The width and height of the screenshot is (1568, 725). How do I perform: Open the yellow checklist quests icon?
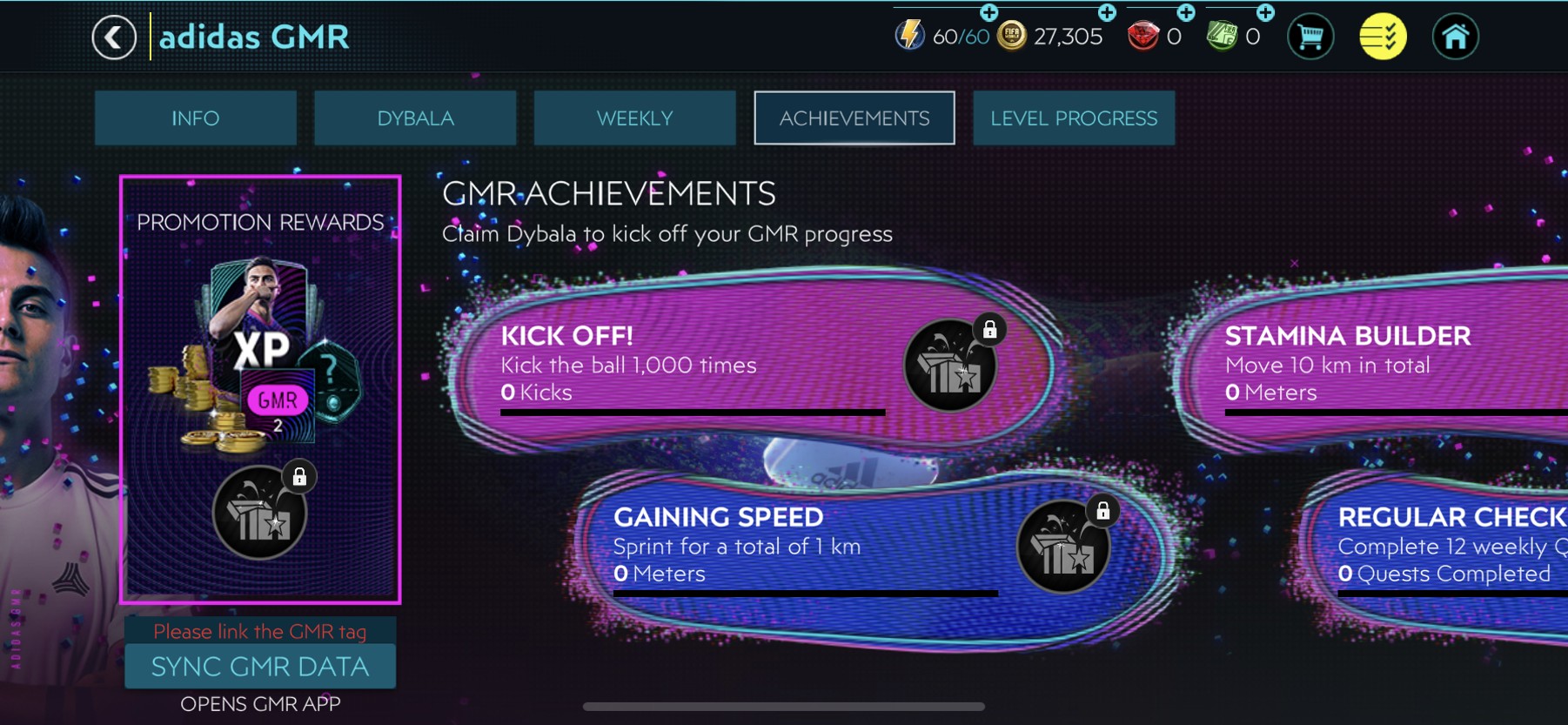click(x=1383, y=37)
